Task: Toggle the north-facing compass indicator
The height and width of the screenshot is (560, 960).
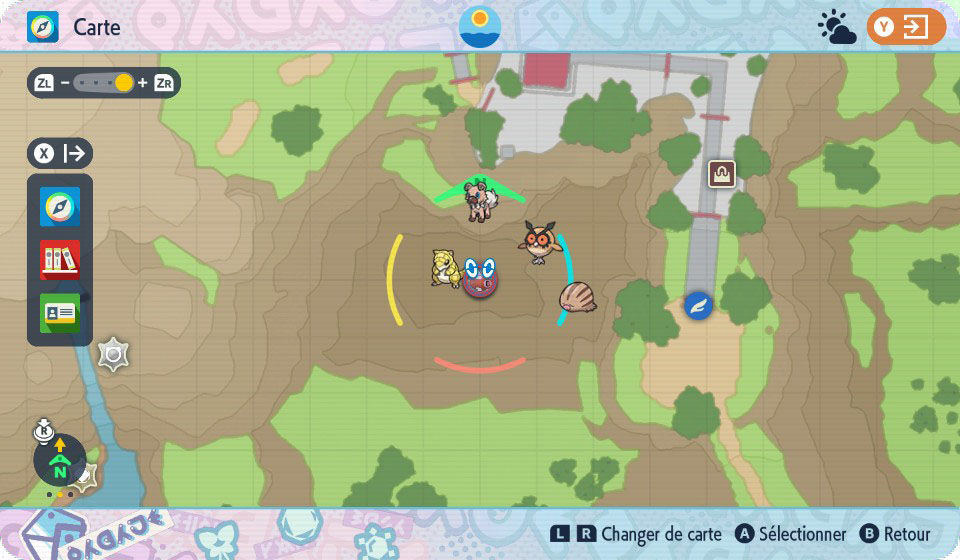Action: click(x=60, y=460)
